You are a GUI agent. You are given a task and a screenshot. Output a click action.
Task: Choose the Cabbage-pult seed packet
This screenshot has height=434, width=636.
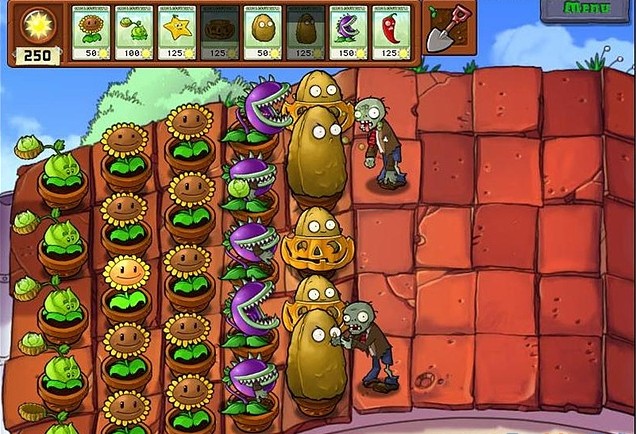tap(135, 31)
